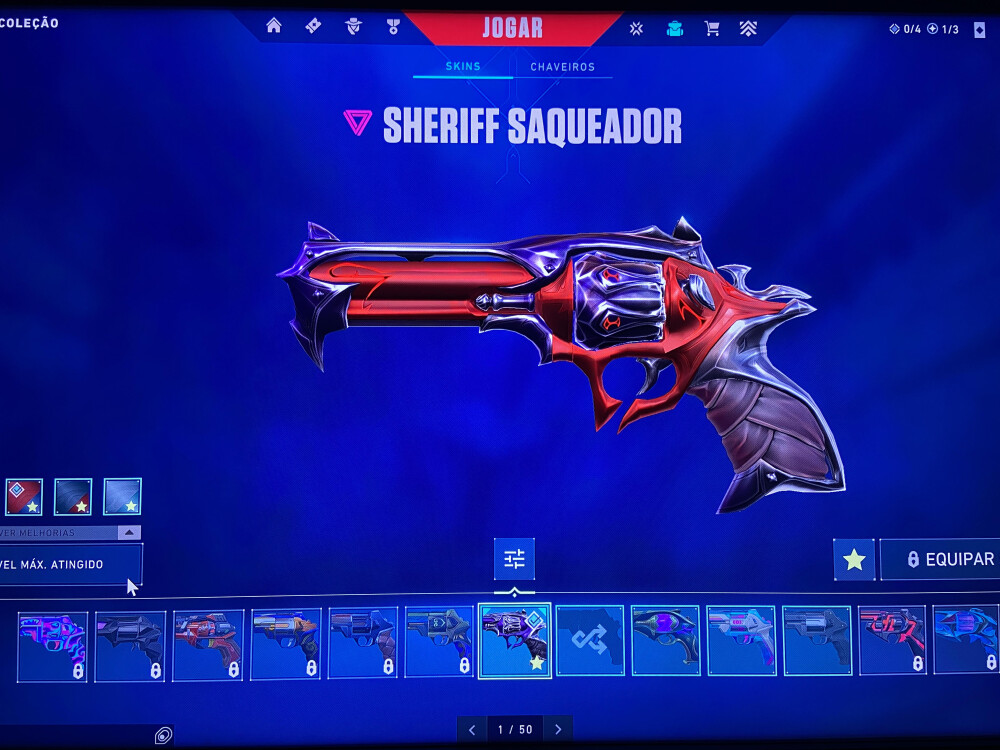
Task: Select the pink and purple neon Sheriff skin
Action: [x=52, y=646]
